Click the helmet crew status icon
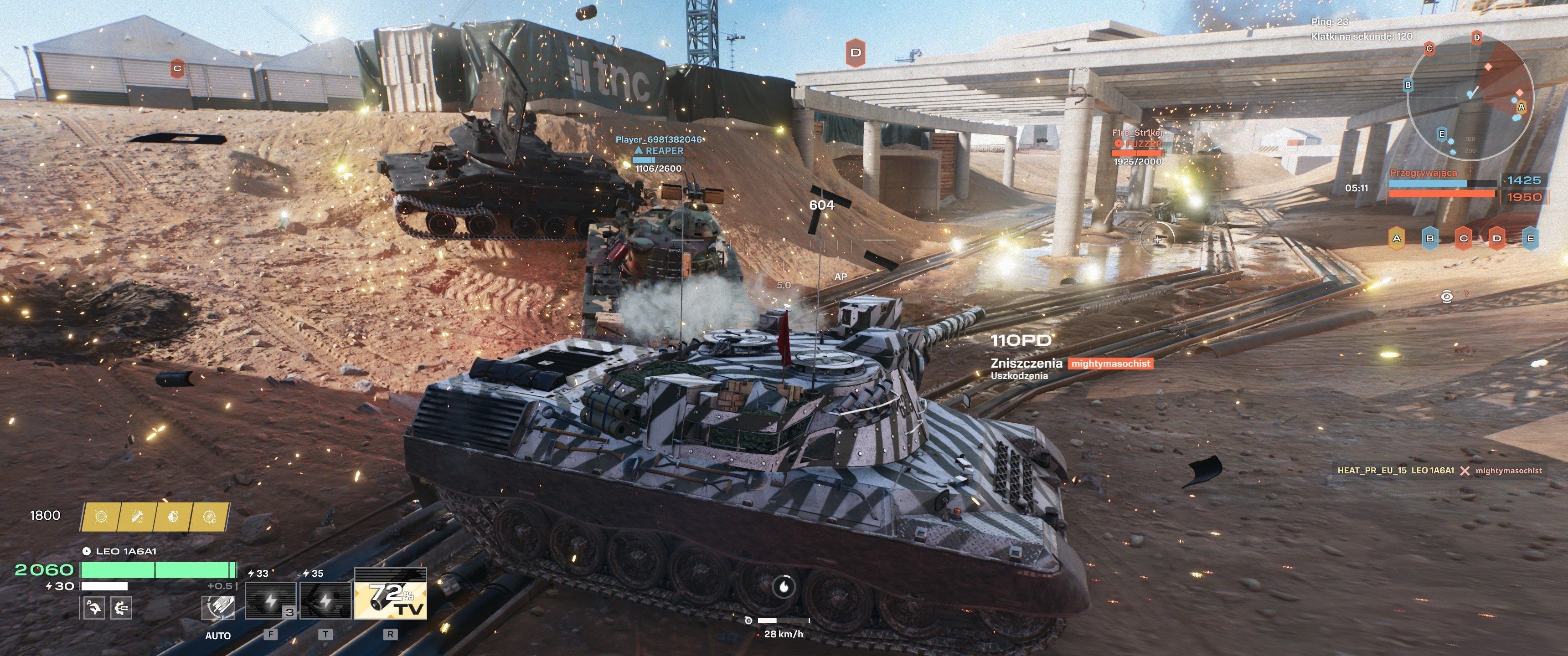Screen dimensions: 1568x656 tap(94, 607)
